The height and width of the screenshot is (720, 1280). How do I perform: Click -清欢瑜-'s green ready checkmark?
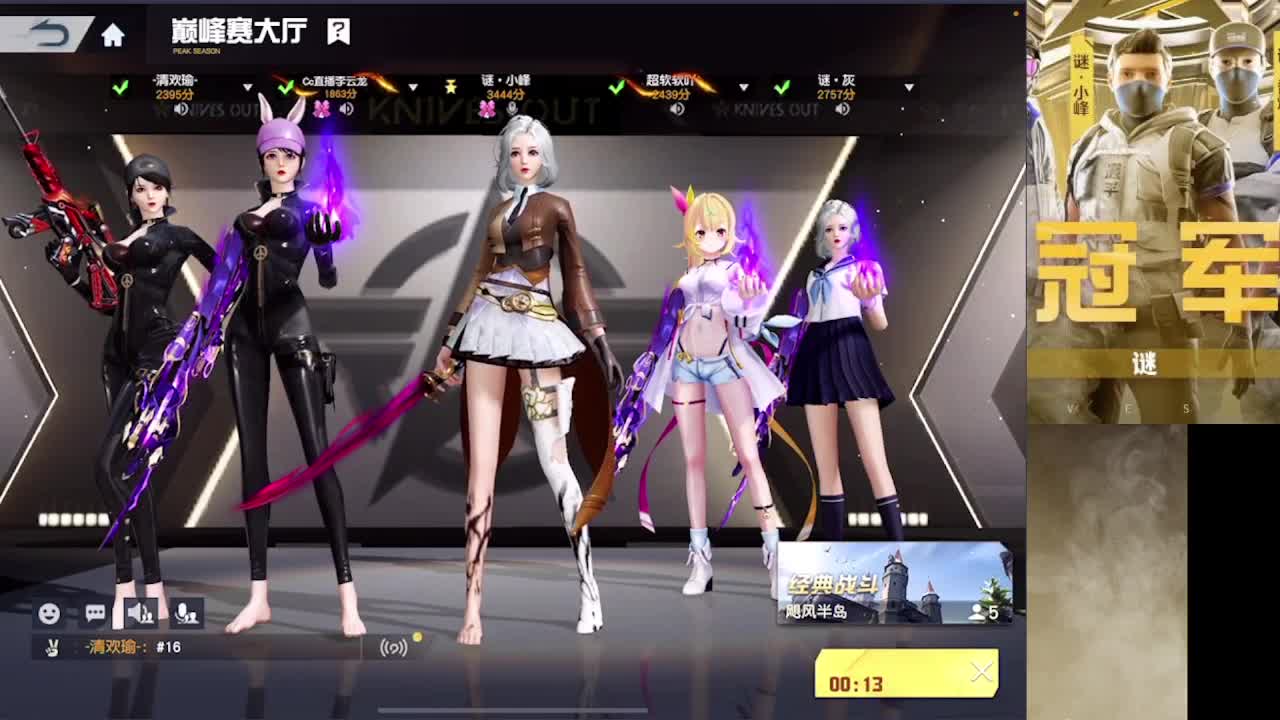118,86
